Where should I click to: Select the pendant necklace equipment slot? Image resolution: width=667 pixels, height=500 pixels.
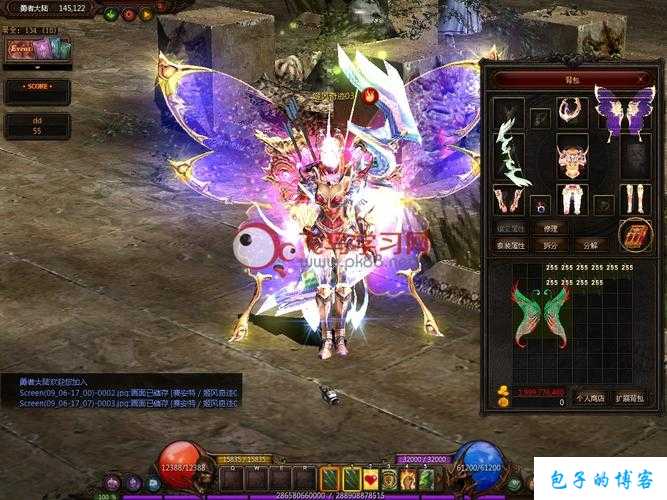(x=572, y=109)
